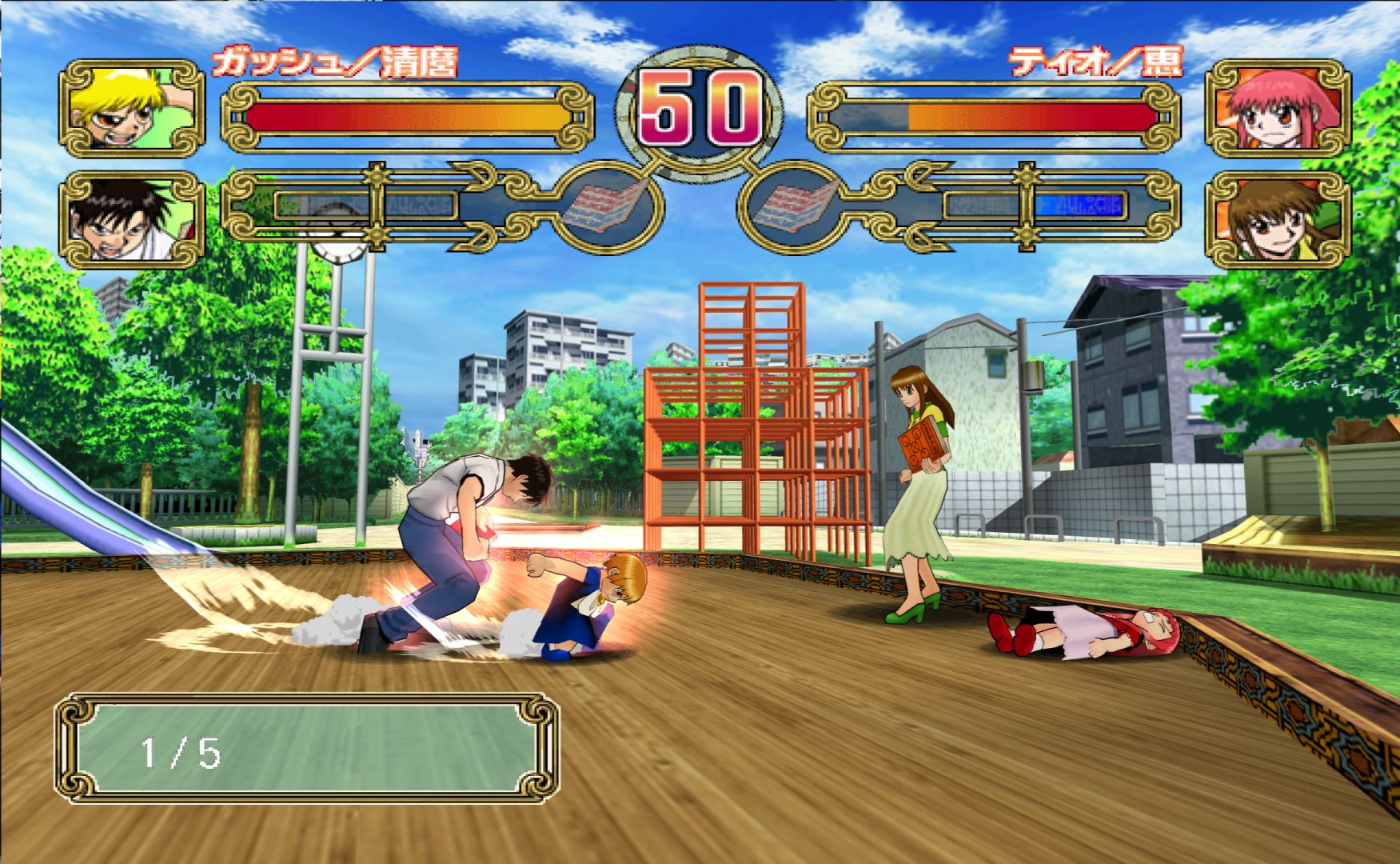Viewport: 1400px width, 864px height.
Task: Select Megumi's brown-haired portrait
Action: pyautogui.click(x=1278, y=219)
